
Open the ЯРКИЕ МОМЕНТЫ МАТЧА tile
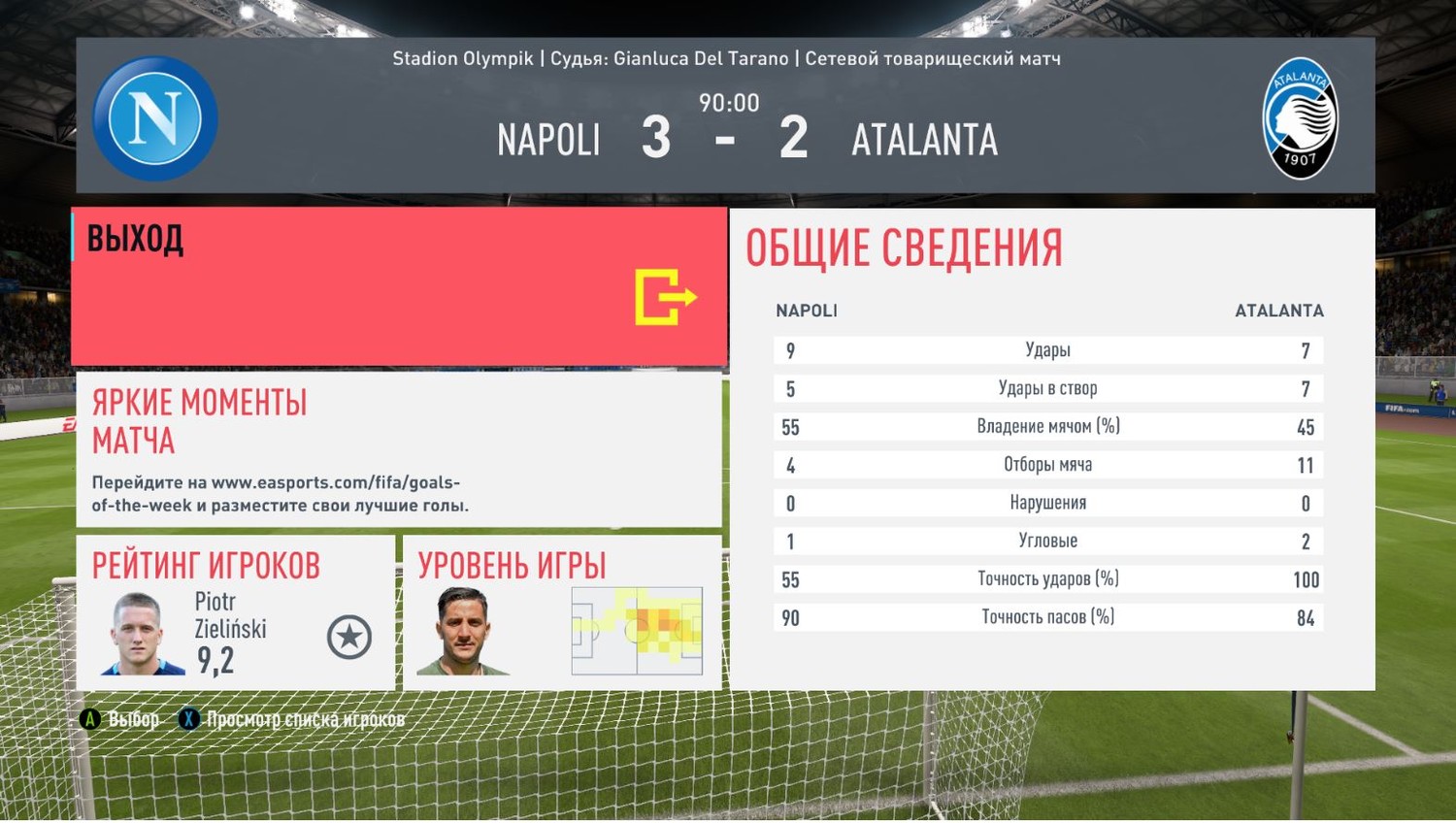click(399, 449)
